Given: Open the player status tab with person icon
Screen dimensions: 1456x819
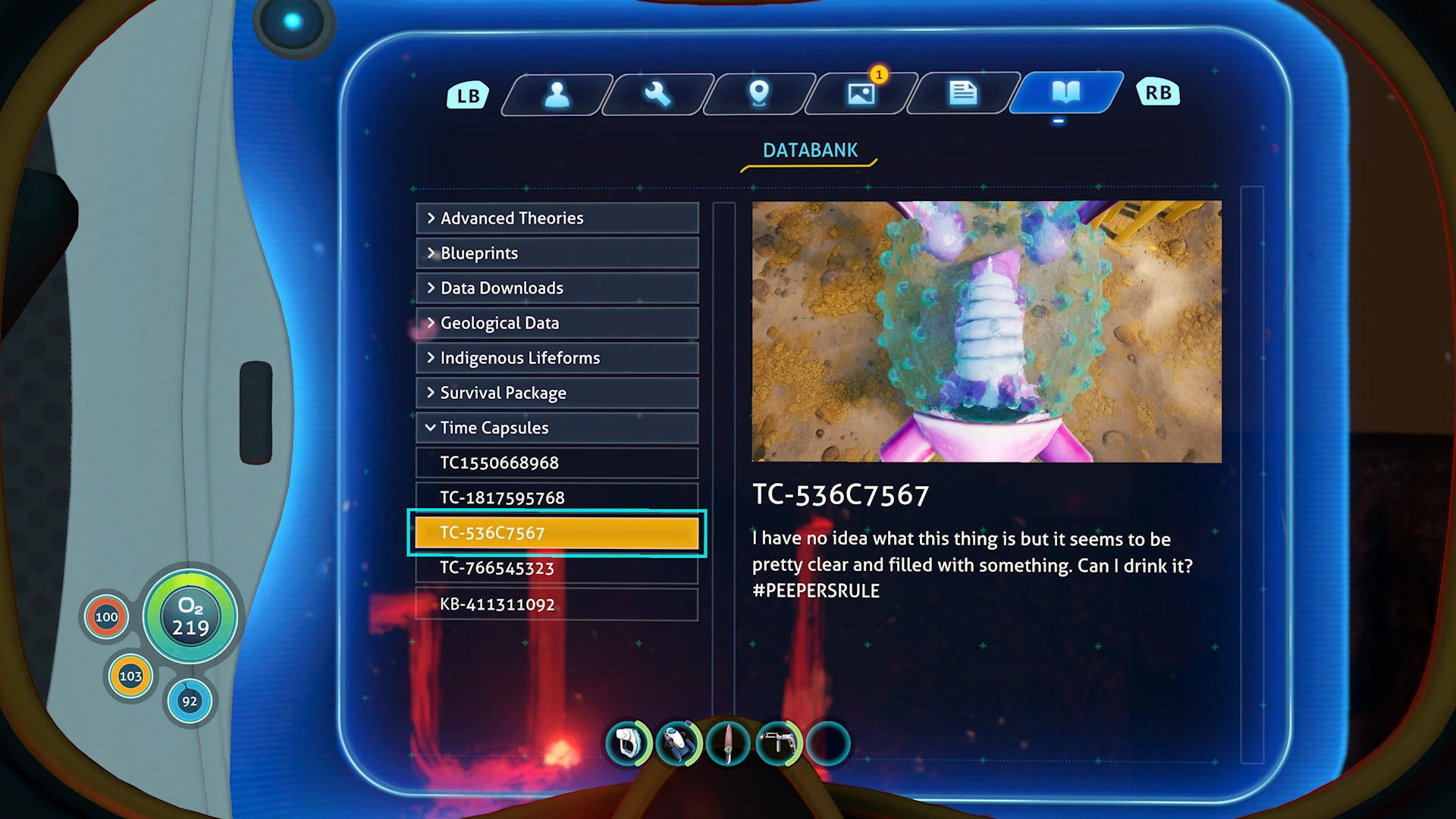Looking at the screenshot, I should 557,93.
